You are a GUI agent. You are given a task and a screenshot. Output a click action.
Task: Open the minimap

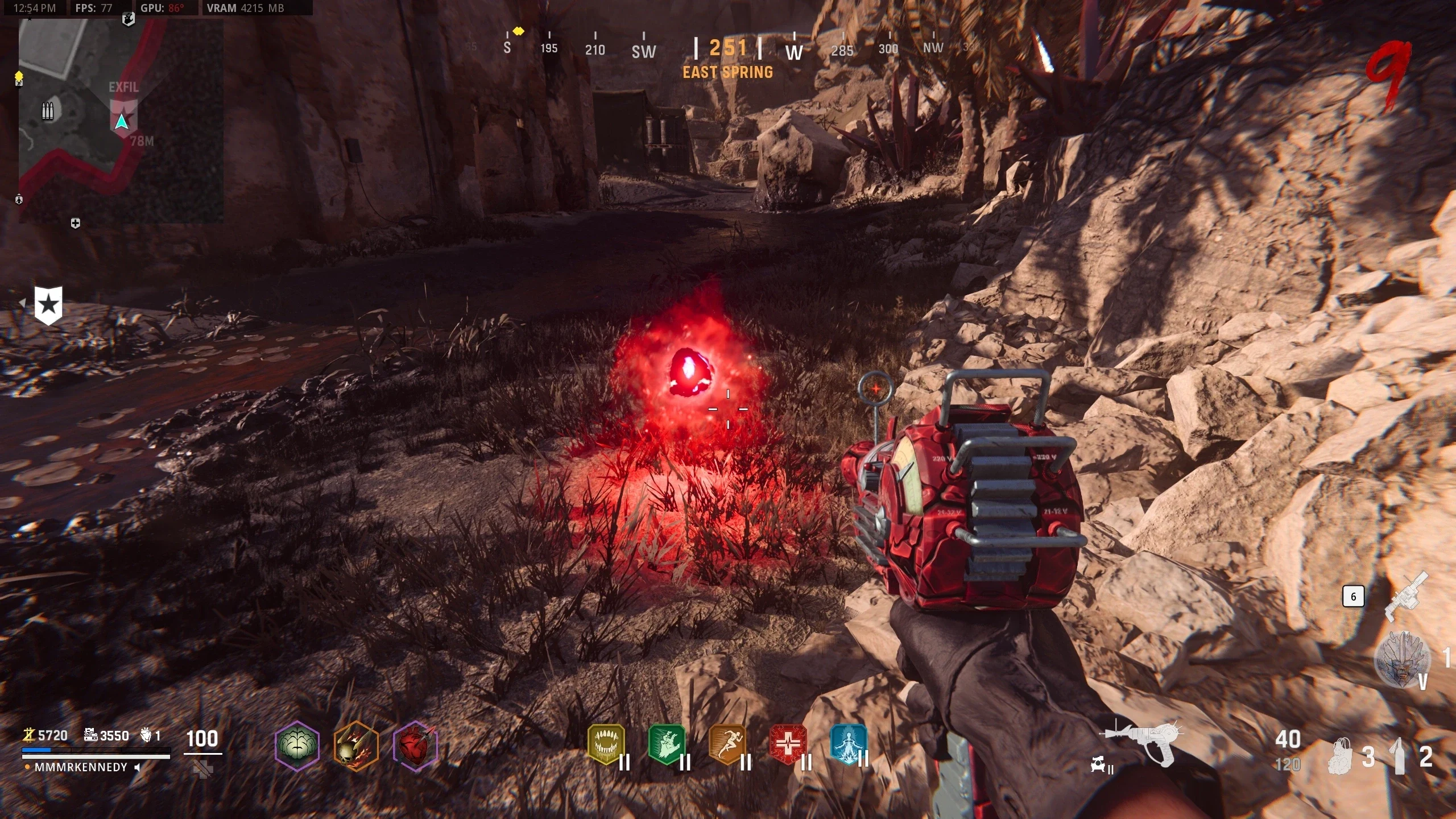[121, 121]
